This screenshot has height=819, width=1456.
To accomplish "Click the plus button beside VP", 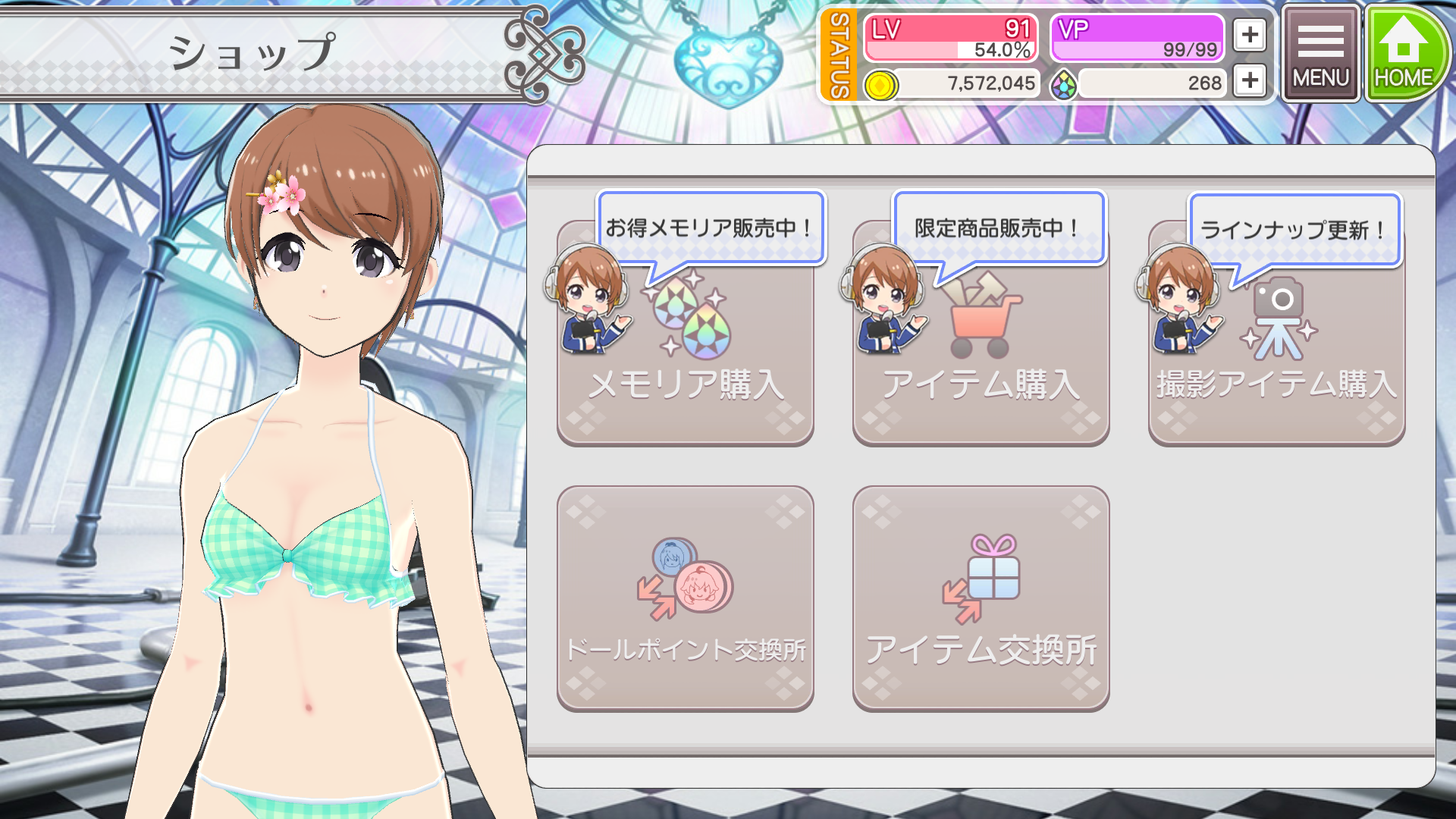I will pos(1250,35).
